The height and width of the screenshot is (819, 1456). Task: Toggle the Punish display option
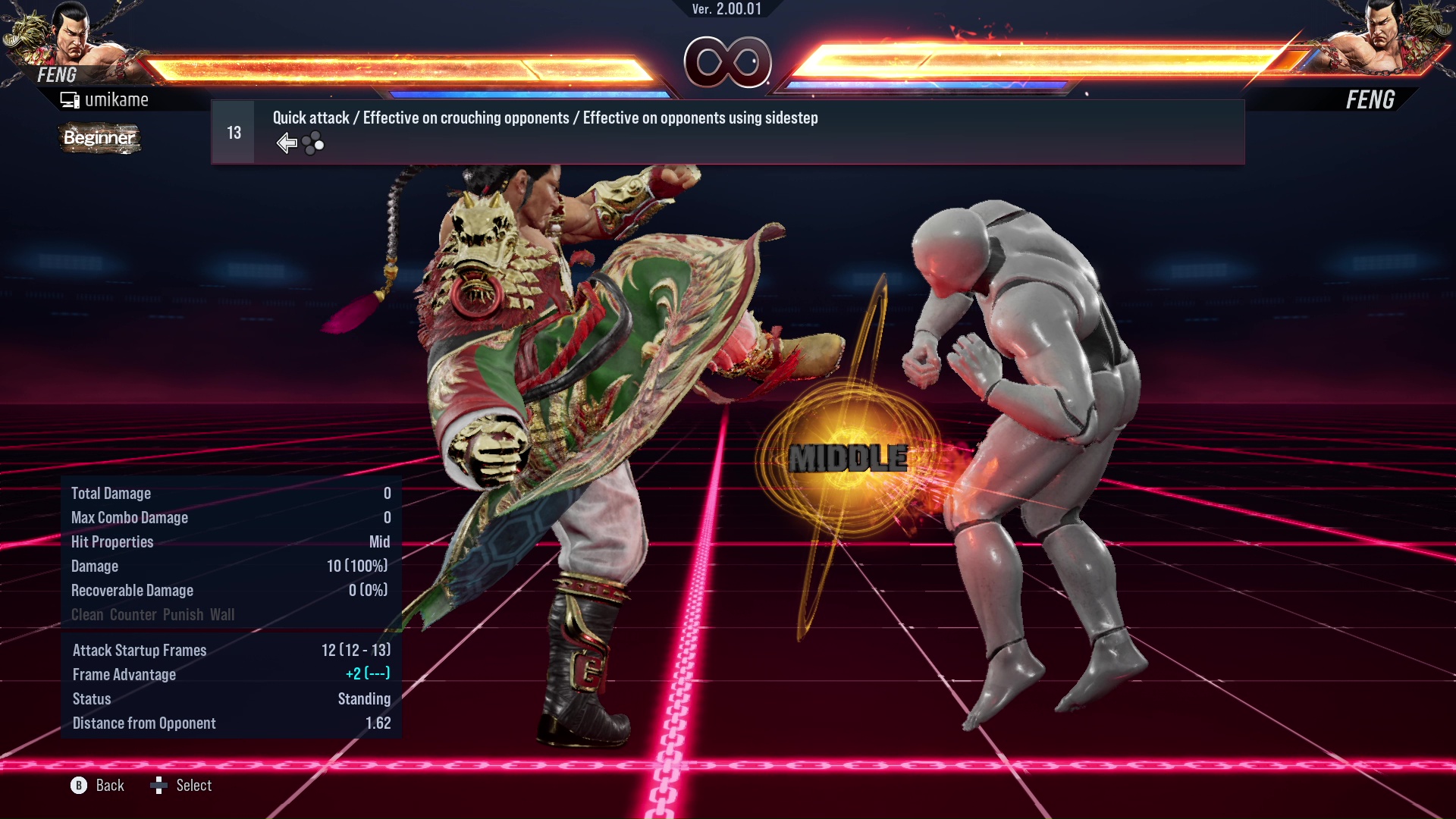[182, 614]
